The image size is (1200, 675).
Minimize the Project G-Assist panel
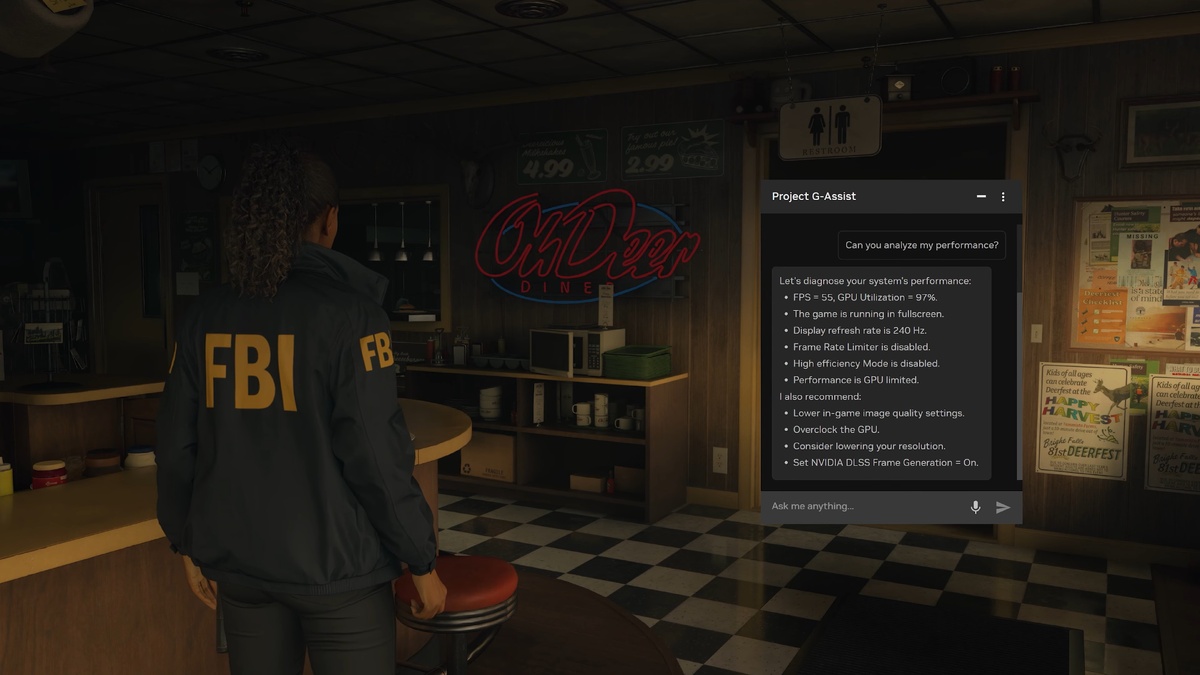click(981, 197)
